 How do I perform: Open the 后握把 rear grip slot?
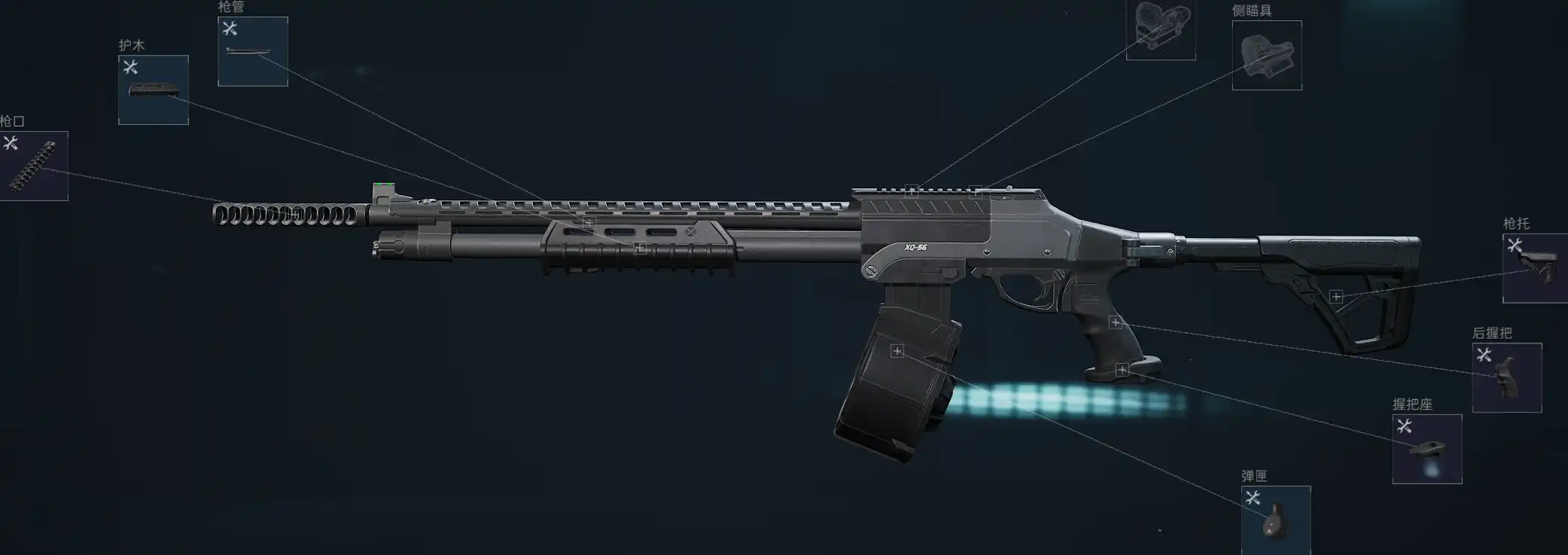point(1506,377)
